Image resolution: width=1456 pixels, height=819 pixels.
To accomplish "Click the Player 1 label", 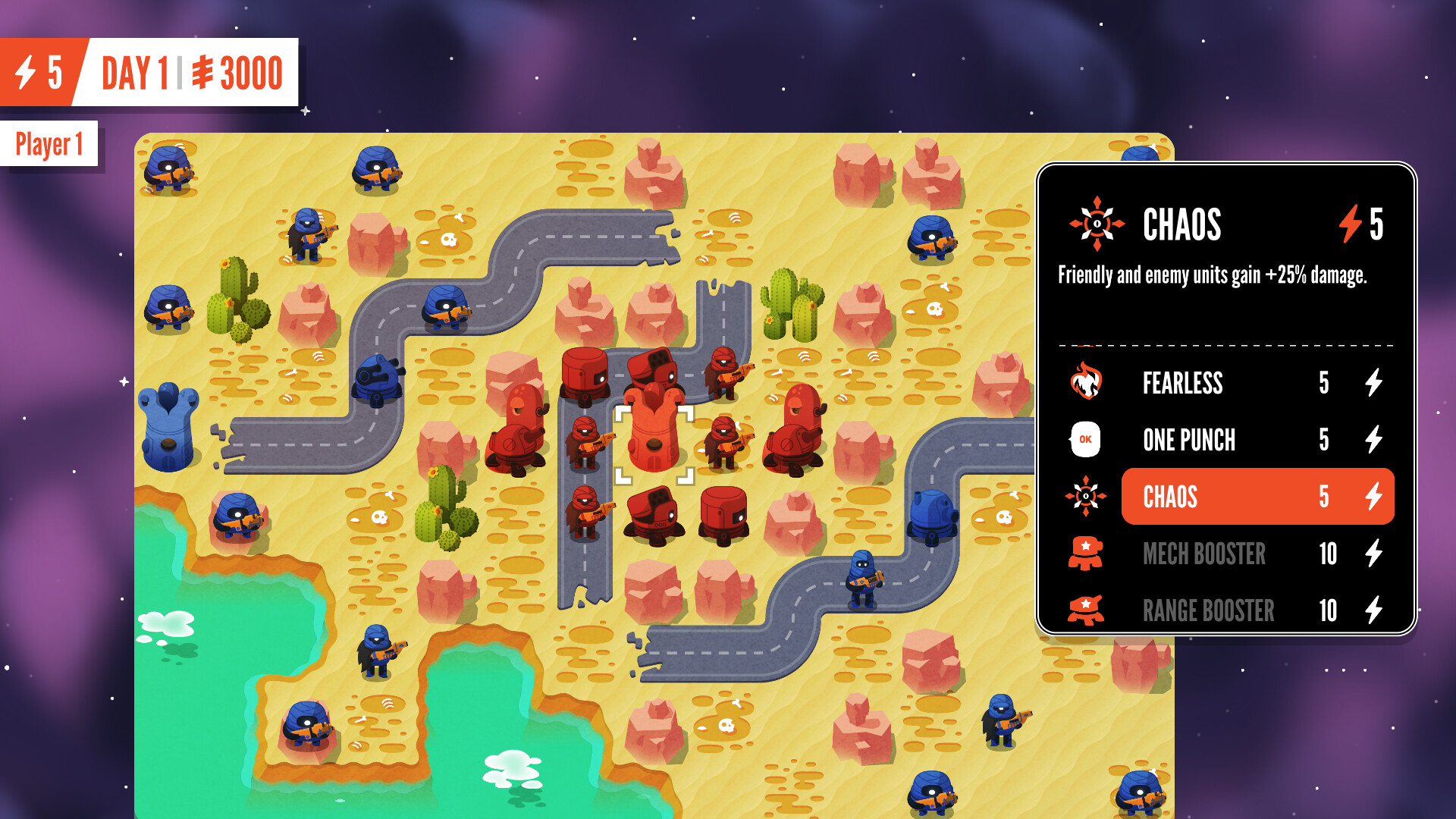I will pos(49,142).
